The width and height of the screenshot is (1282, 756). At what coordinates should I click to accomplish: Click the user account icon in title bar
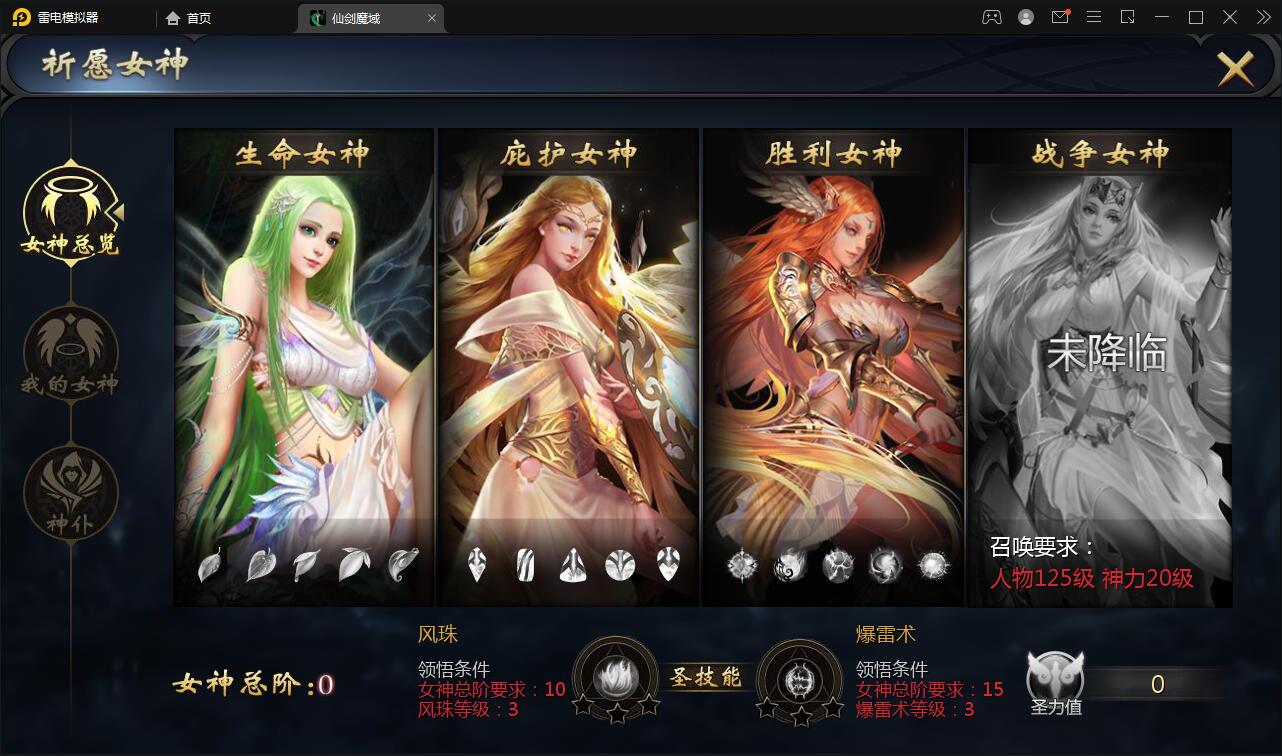pyautogui.click(x=1024, y=17)
